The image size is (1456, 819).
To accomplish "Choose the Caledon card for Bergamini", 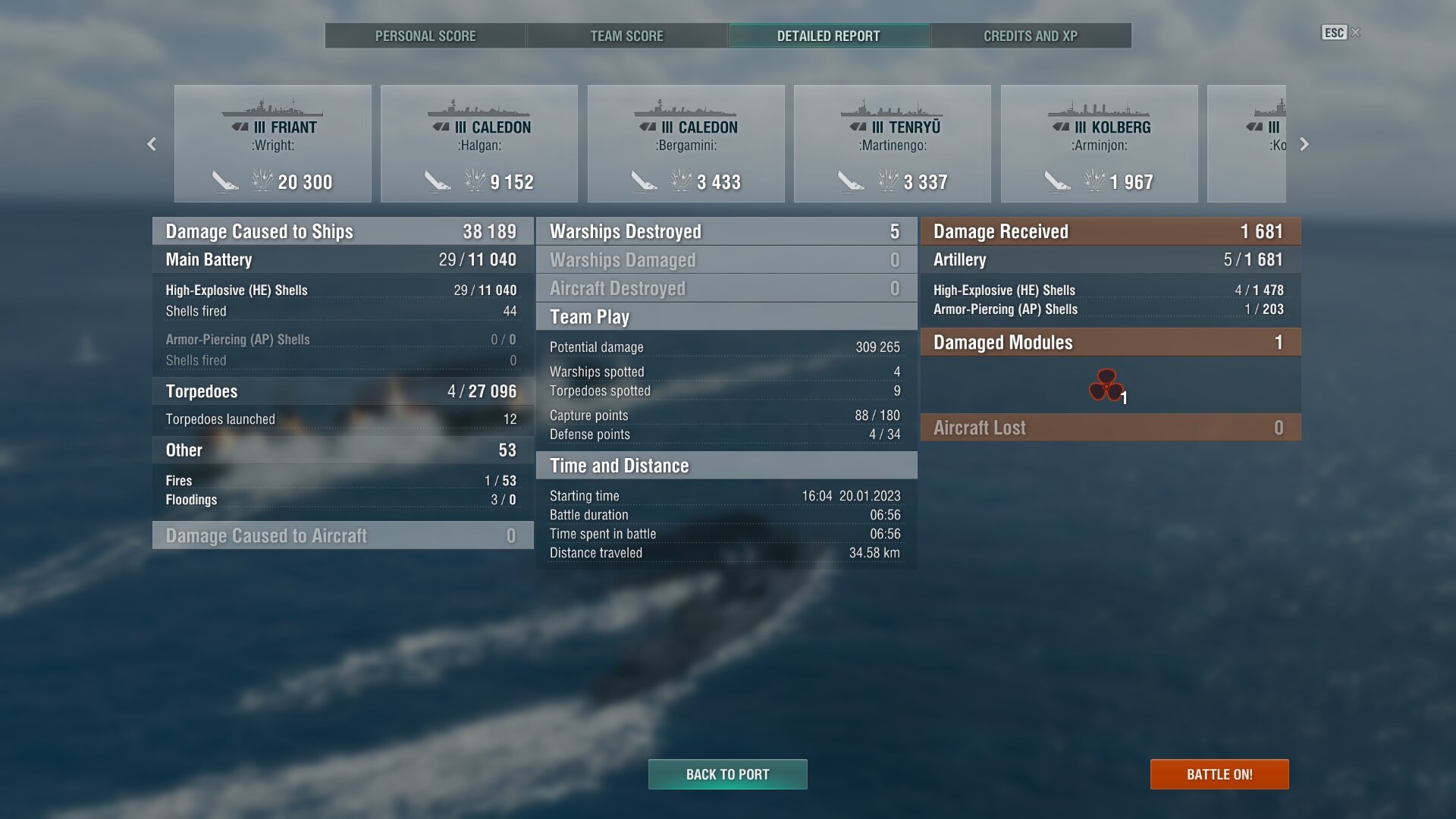I will pyautogui.click(x=686, y=144).
